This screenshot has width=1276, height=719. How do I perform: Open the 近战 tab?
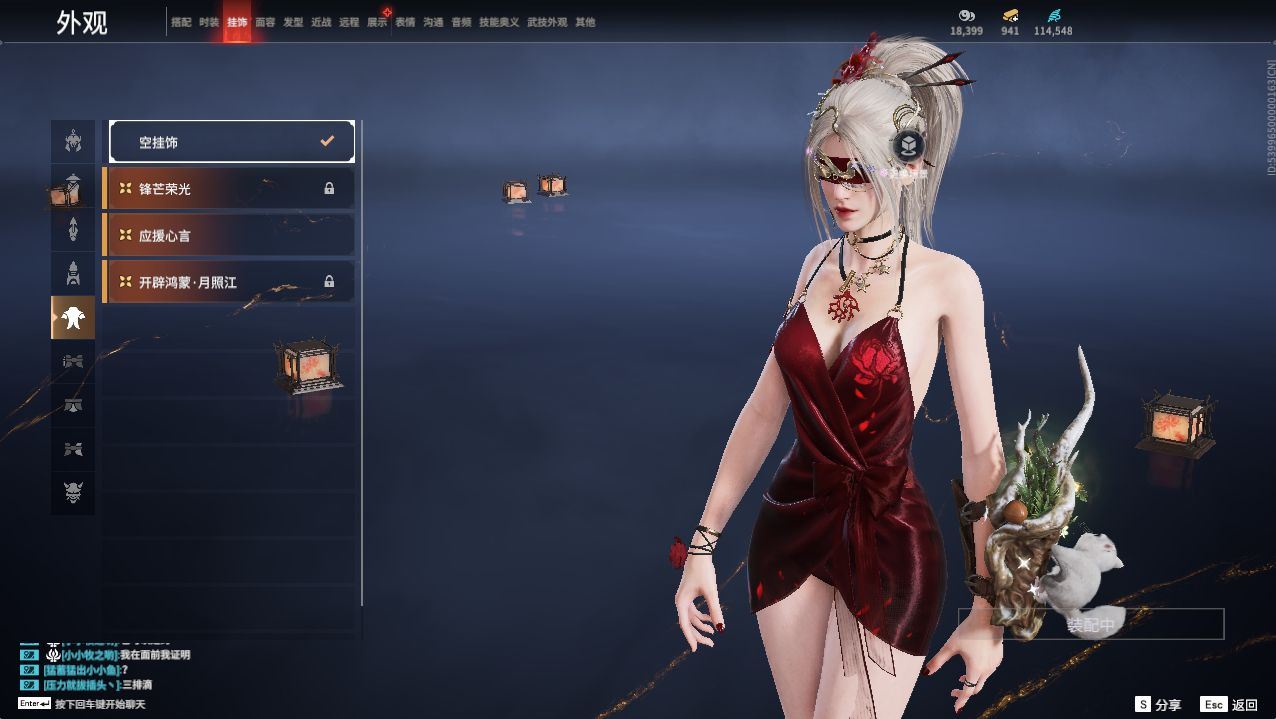321,22
